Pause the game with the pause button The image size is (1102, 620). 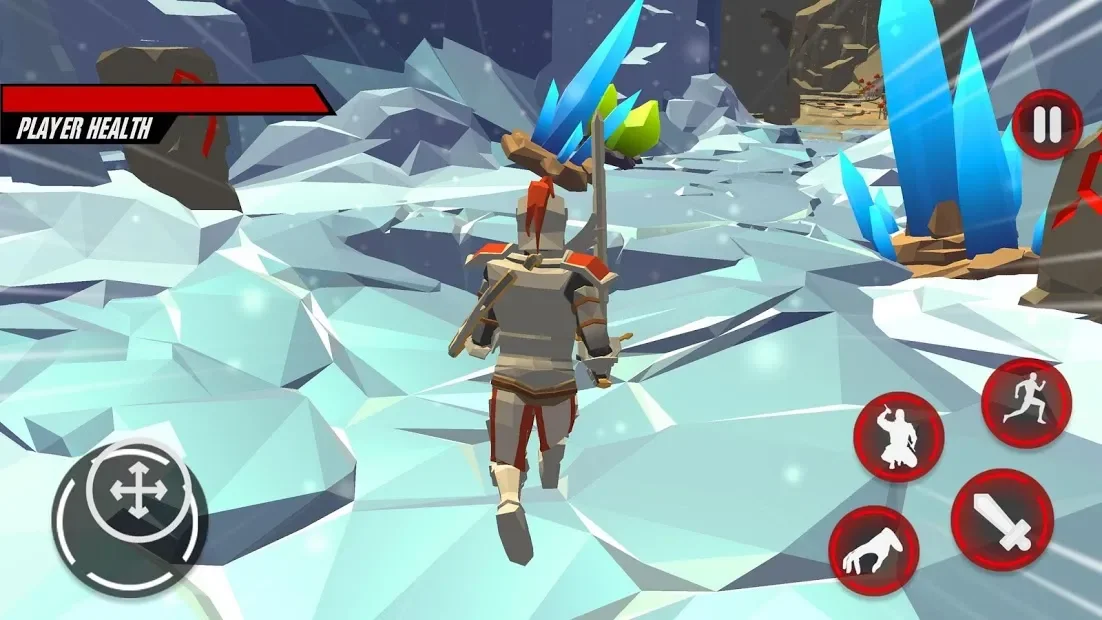[x=1047, y=125]
